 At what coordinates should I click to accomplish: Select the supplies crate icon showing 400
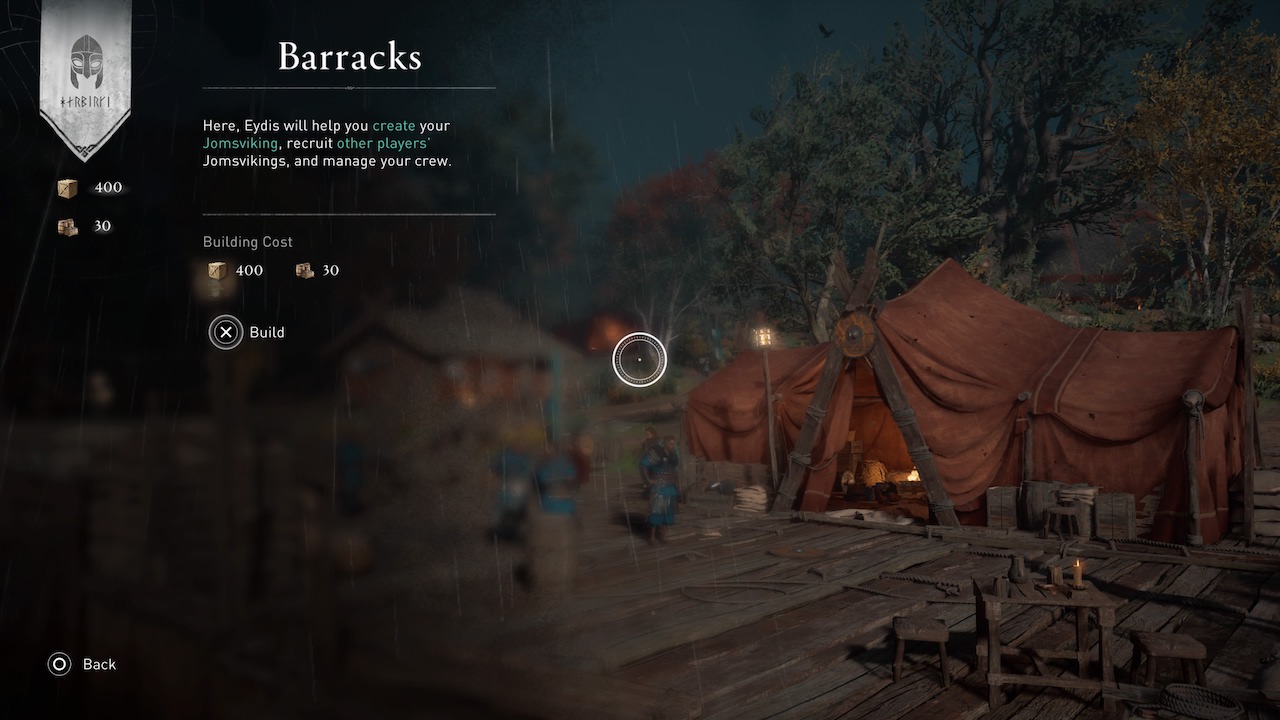[x=68, y=187]
